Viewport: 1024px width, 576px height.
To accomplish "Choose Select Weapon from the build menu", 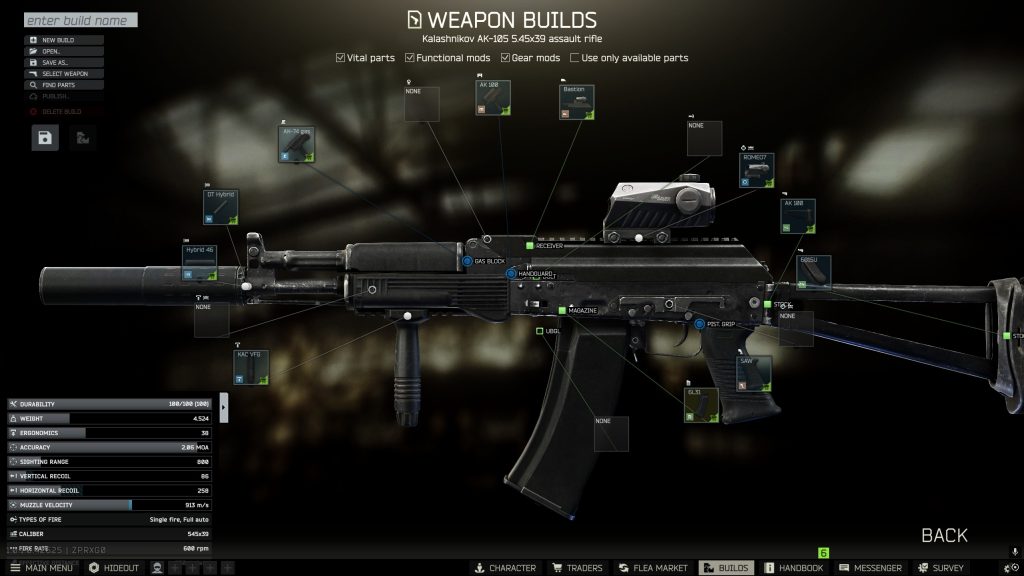I will tap(65, 74).
